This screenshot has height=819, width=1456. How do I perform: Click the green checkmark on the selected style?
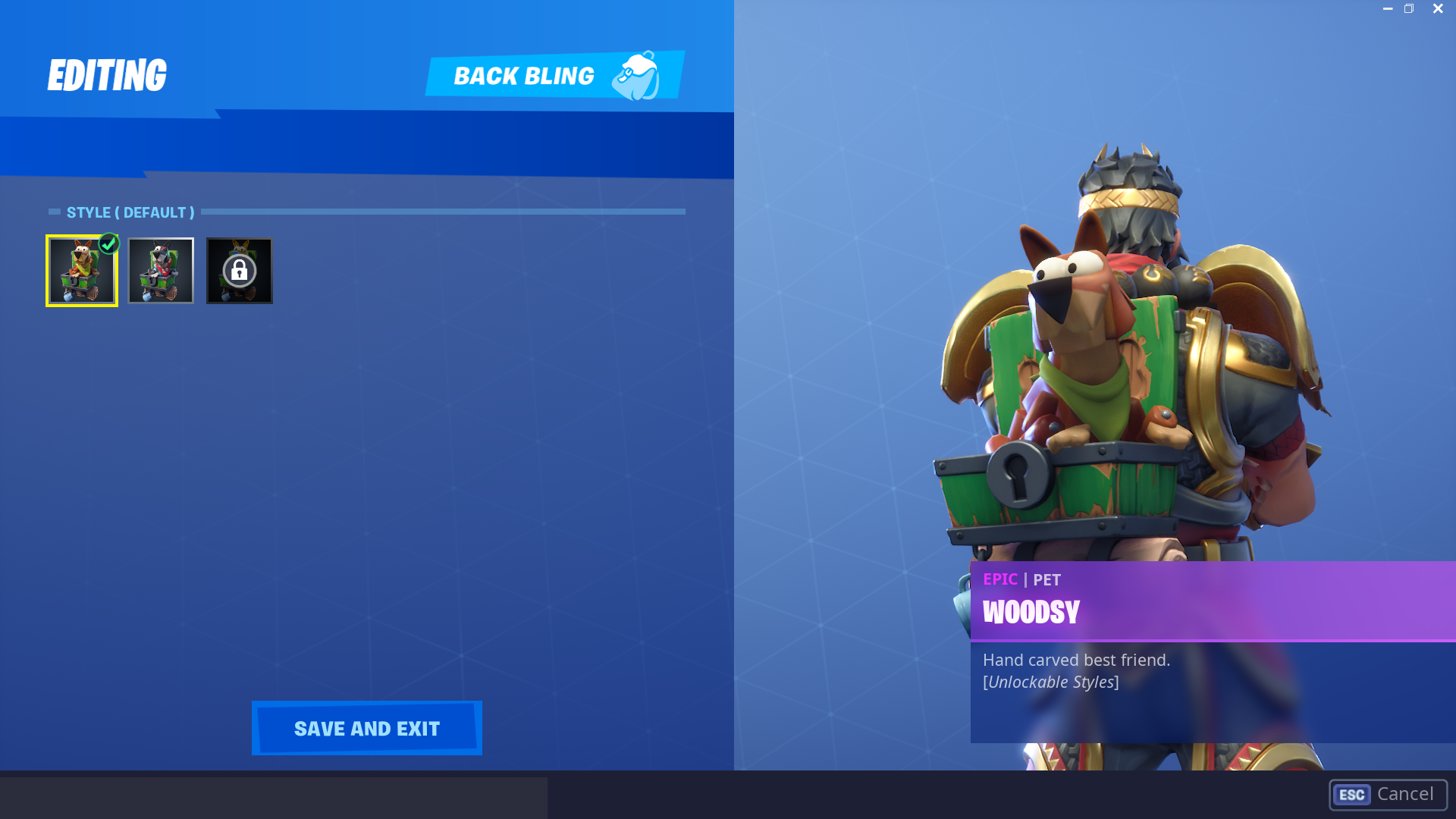[108, 243]
